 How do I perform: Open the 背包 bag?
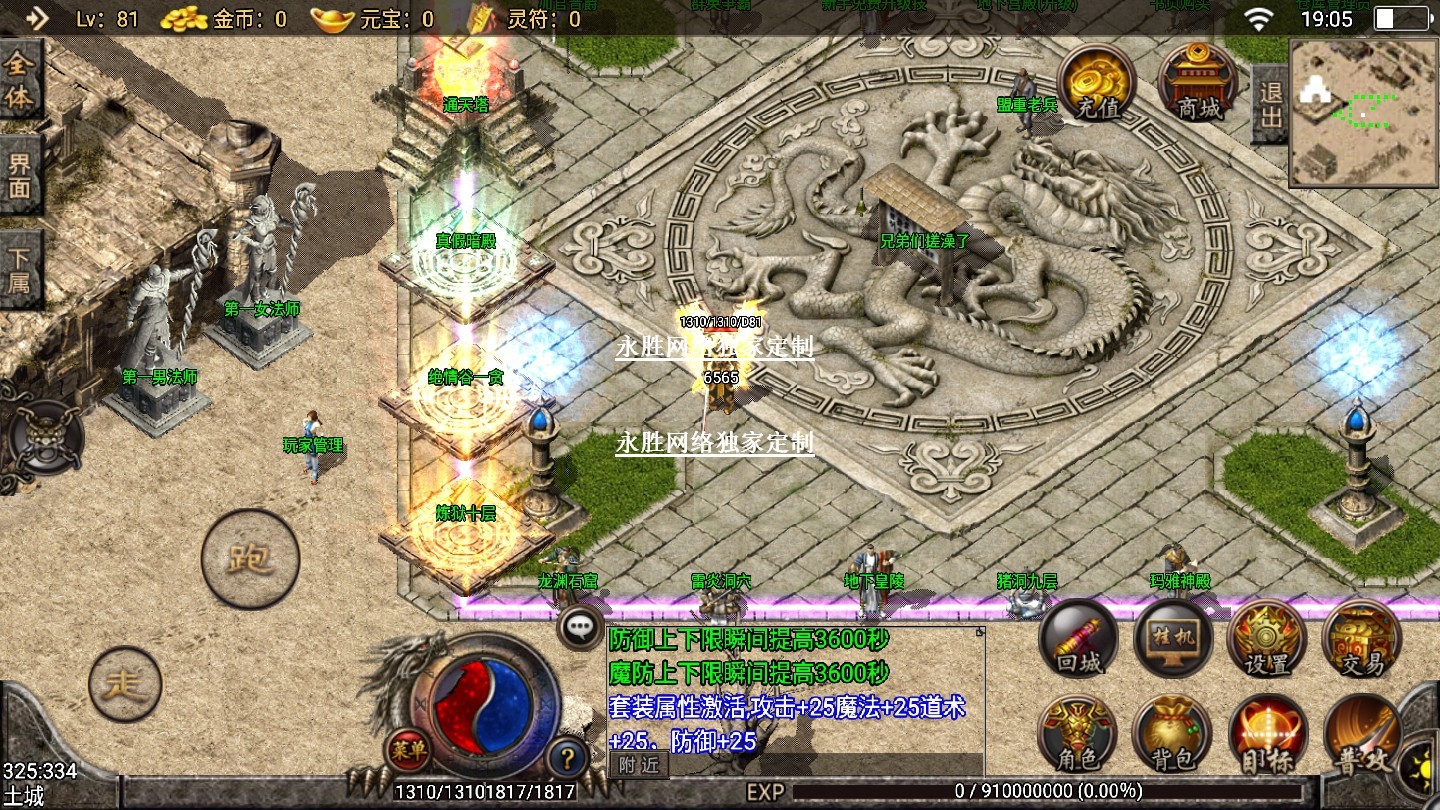(x=1173, y=735)
